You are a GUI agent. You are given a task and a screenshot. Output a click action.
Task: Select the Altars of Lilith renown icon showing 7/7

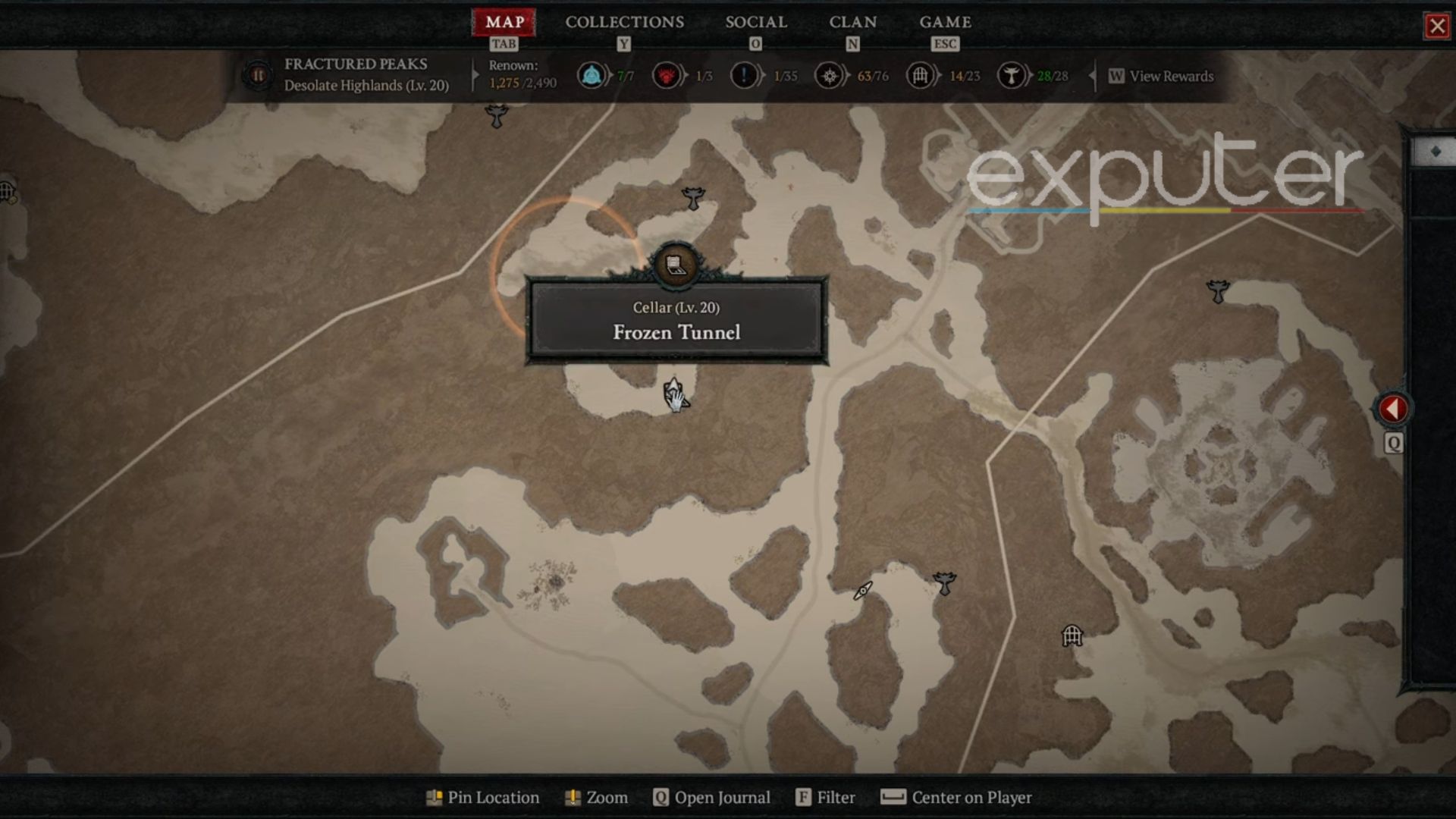click(593, 76)
